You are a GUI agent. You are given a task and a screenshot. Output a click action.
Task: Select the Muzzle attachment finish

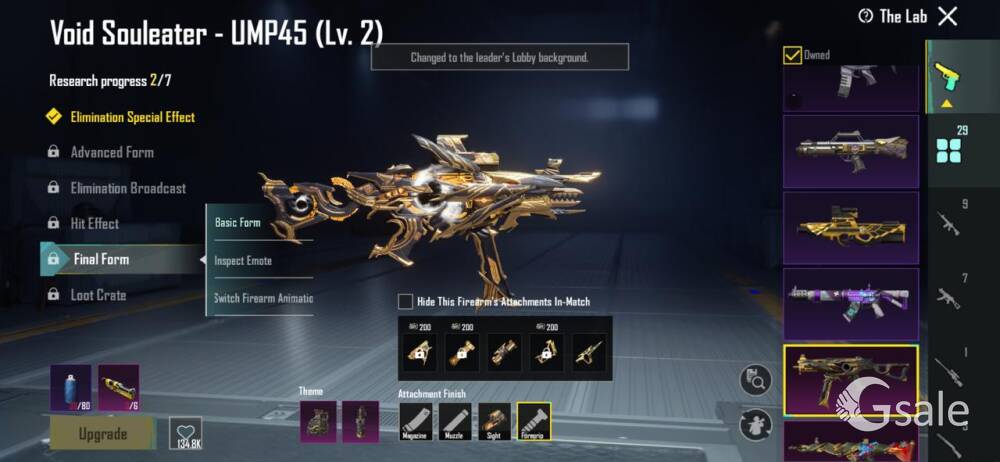455,421
